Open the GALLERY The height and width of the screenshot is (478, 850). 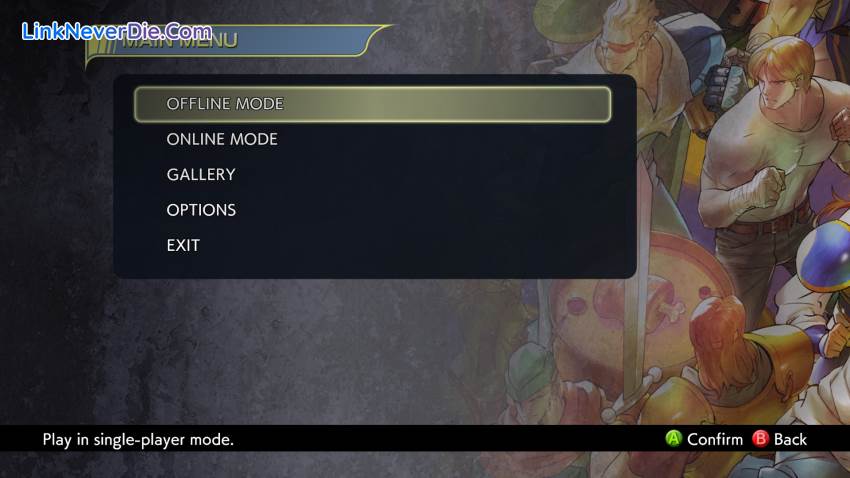click(201, 175)
